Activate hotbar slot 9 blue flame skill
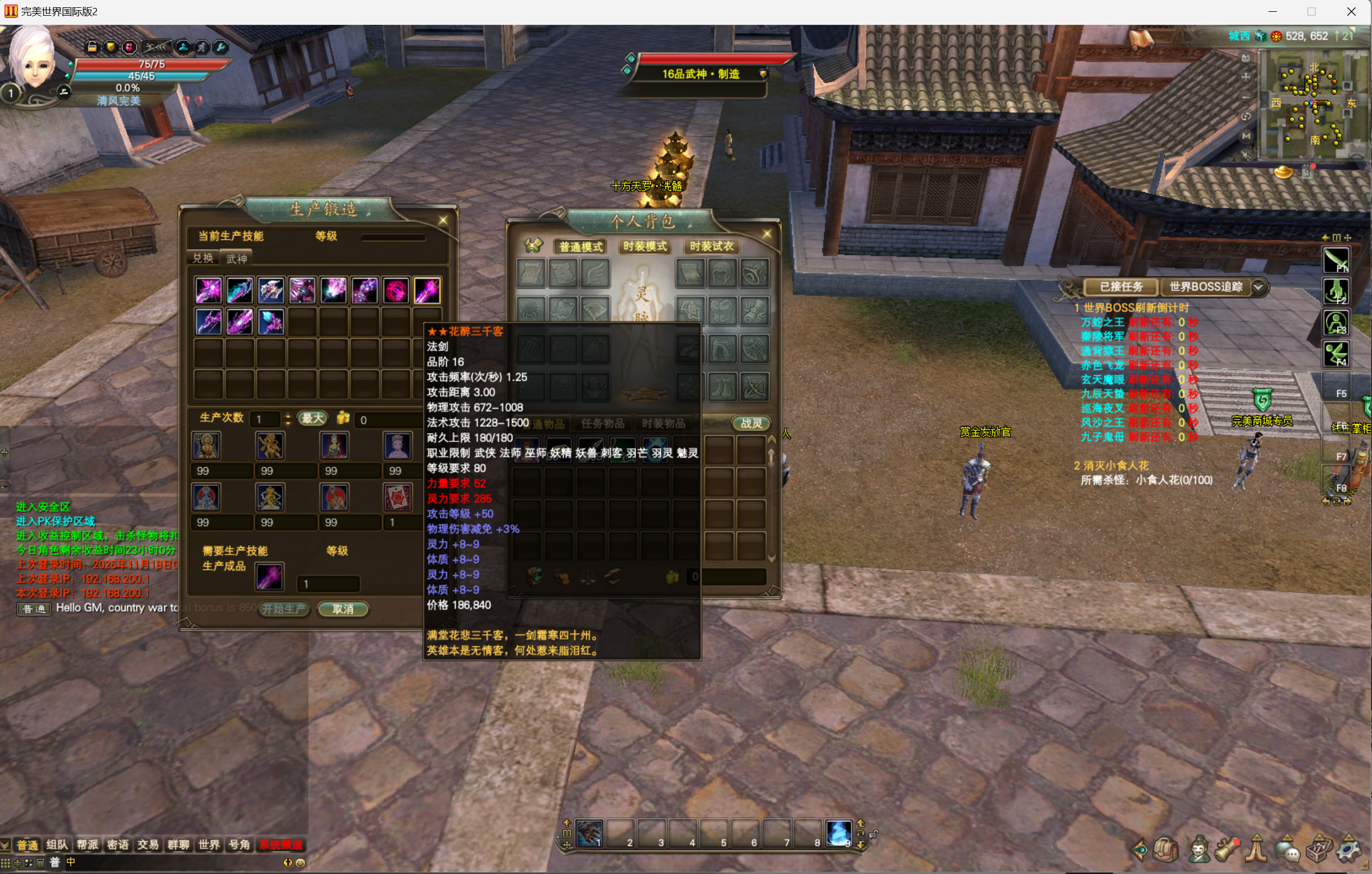 [x=838, y=833]
